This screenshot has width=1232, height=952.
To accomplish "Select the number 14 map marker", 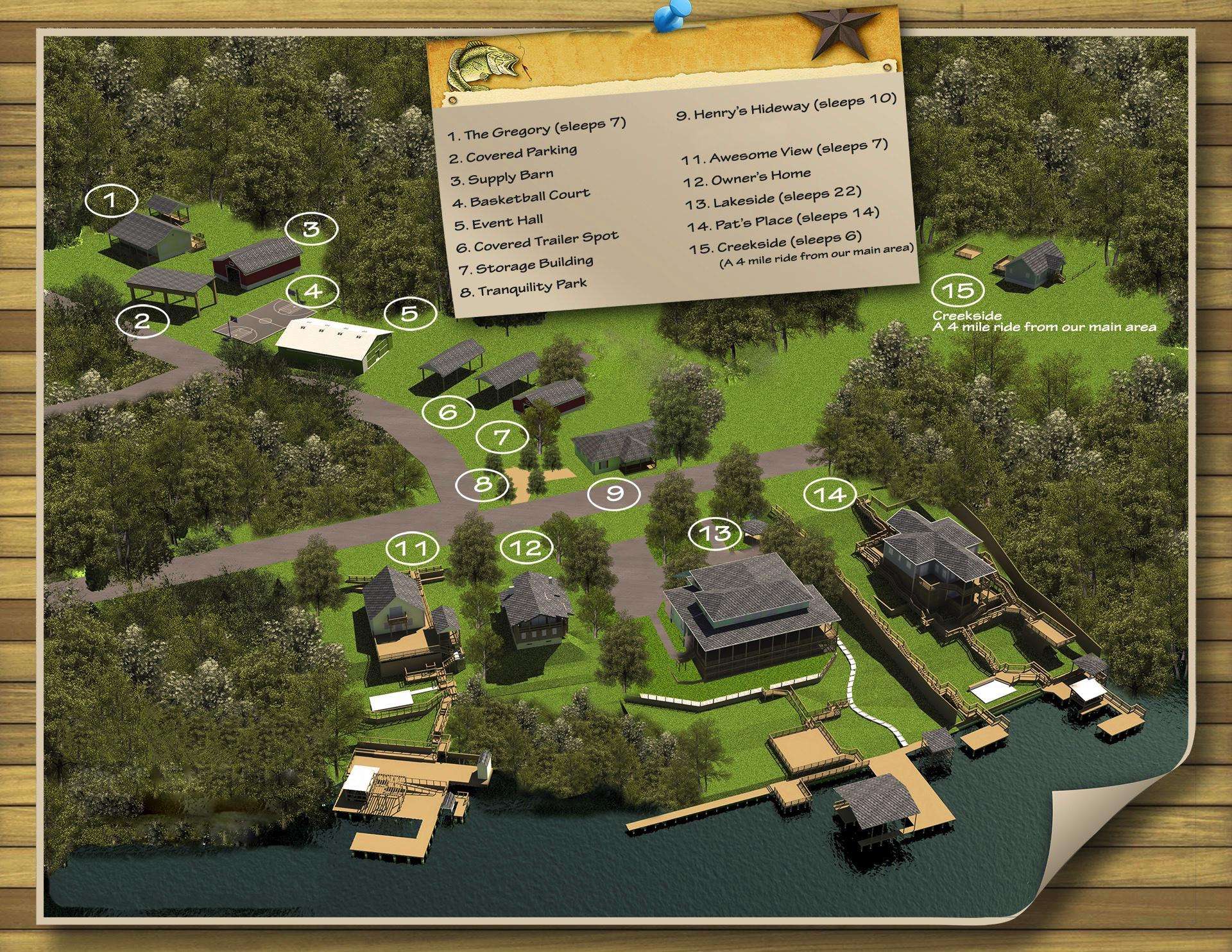I will pos(831,495).
